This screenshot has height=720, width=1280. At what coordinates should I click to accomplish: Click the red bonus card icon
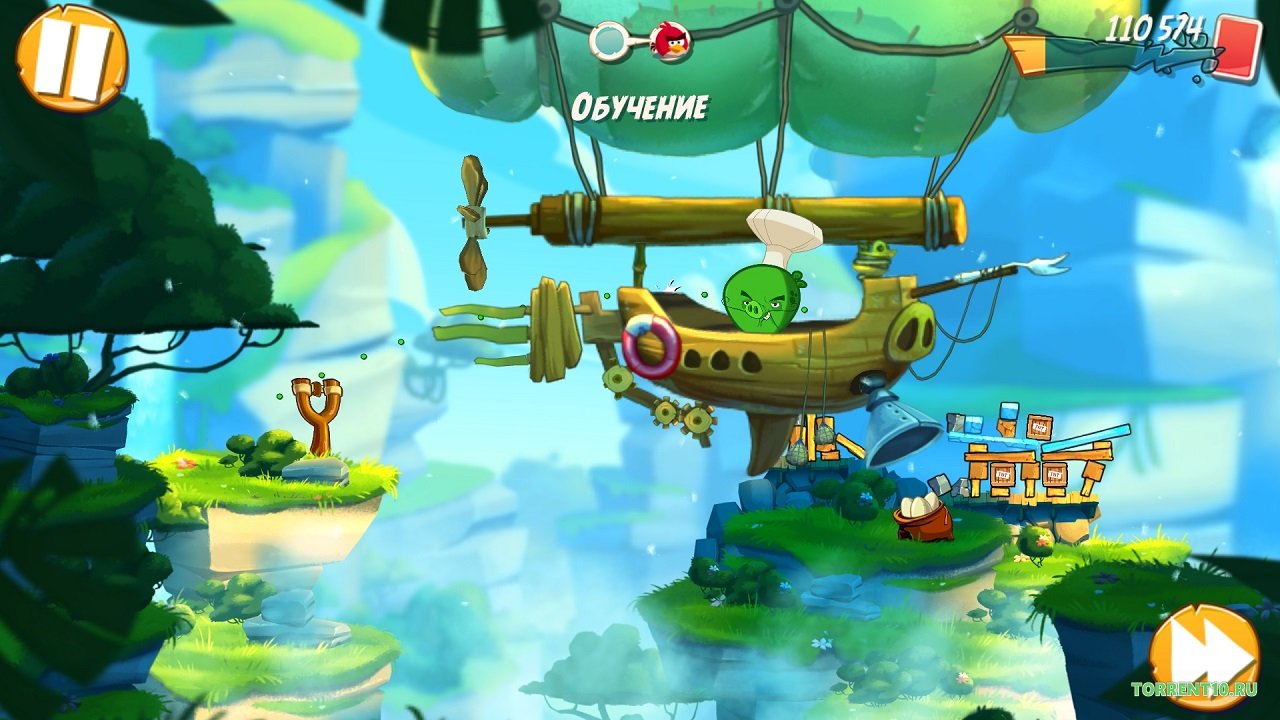[x=1238, y=48]
